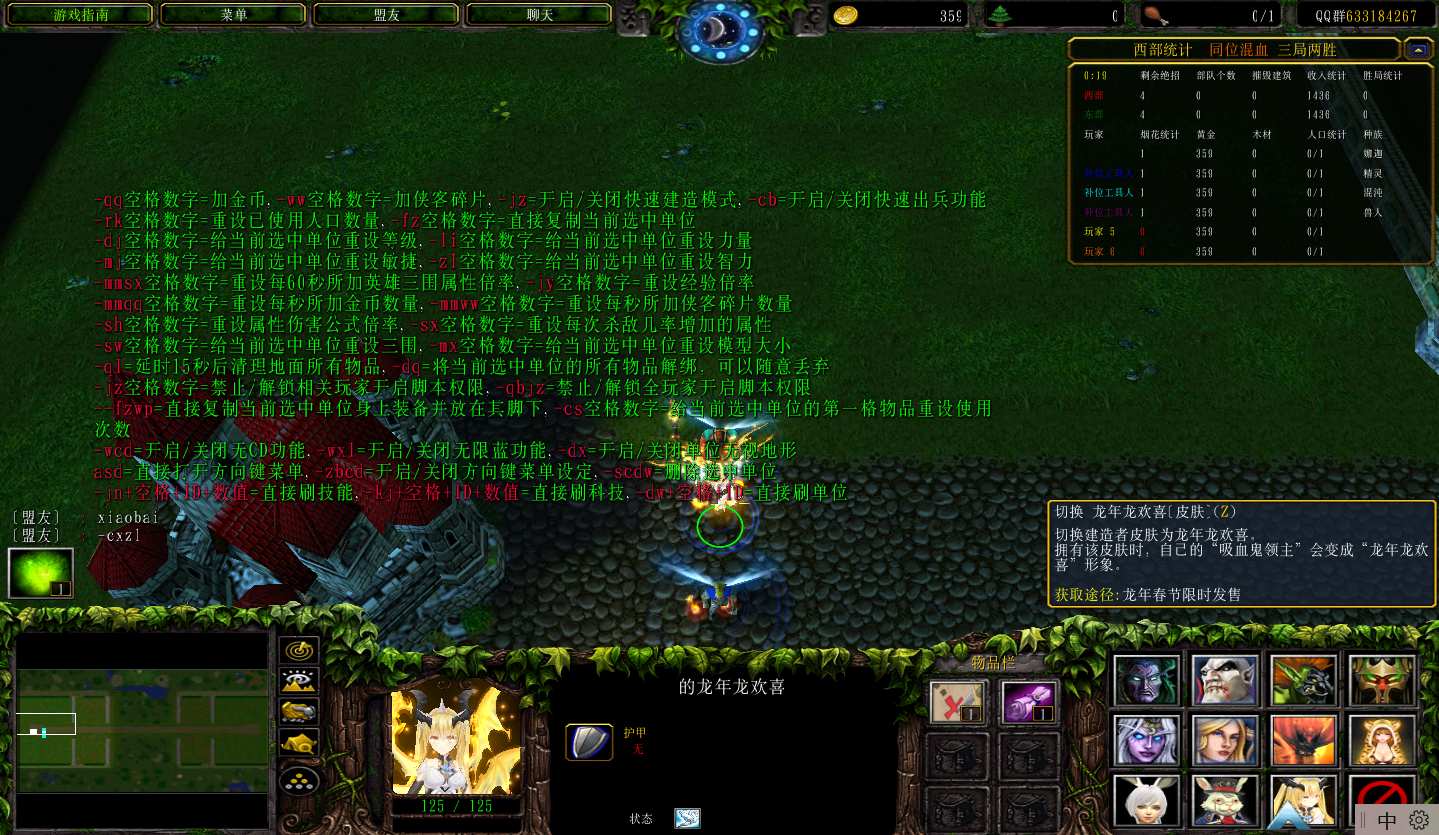Open the 菜单 game menu
Viewport: 1439px width, 835px height.
234,15
